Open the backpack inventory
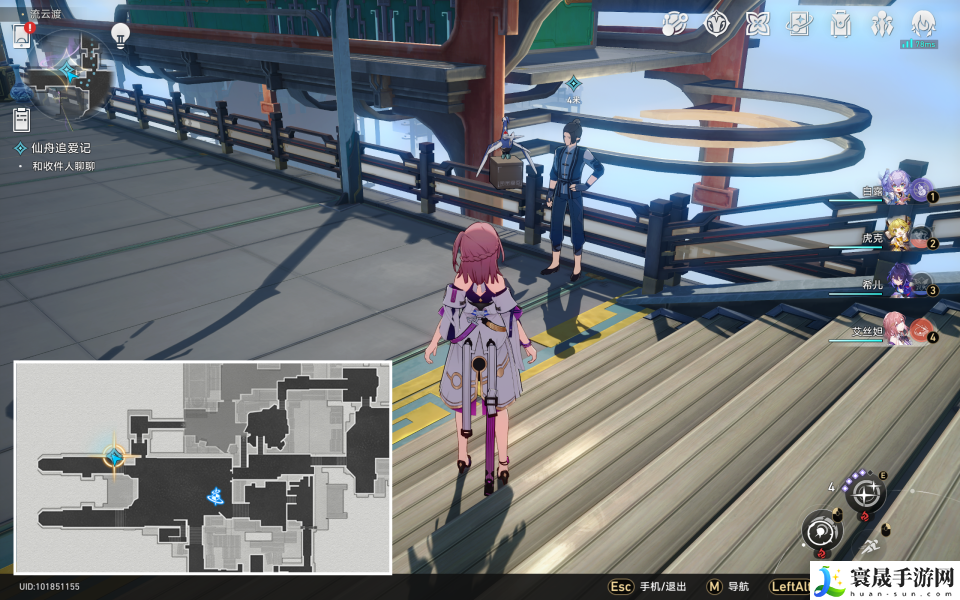960x600 pixels. [840, 23]
